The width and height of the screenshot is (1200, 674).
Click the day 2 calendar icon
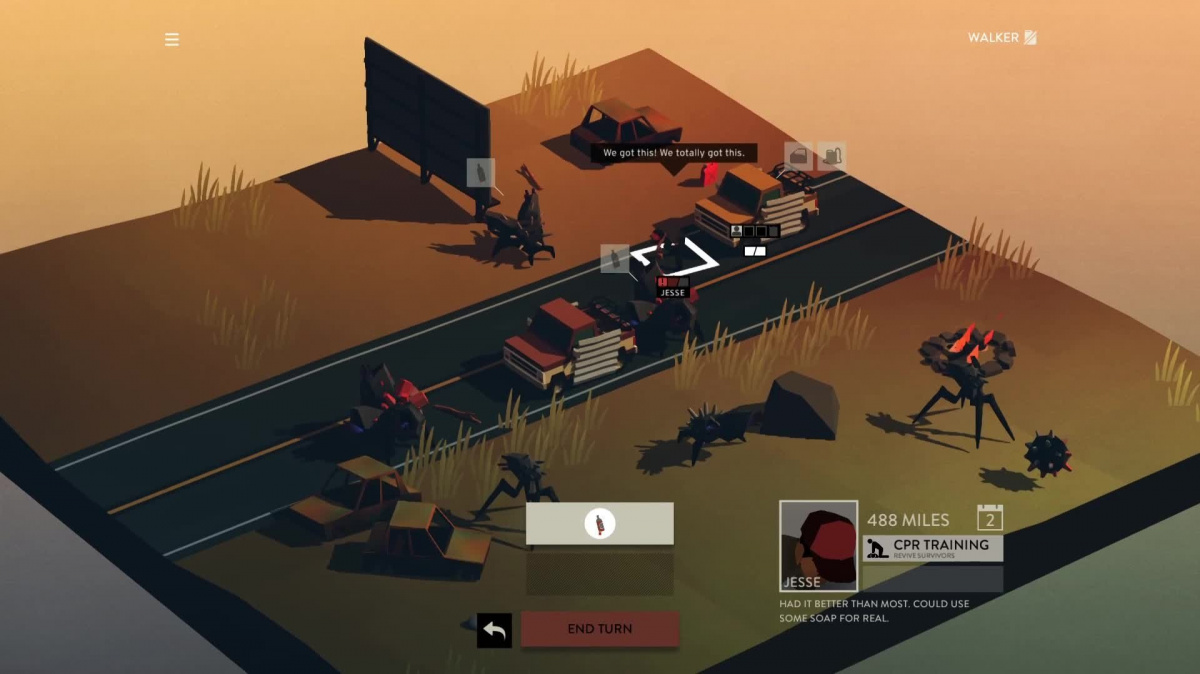point(989,518)
